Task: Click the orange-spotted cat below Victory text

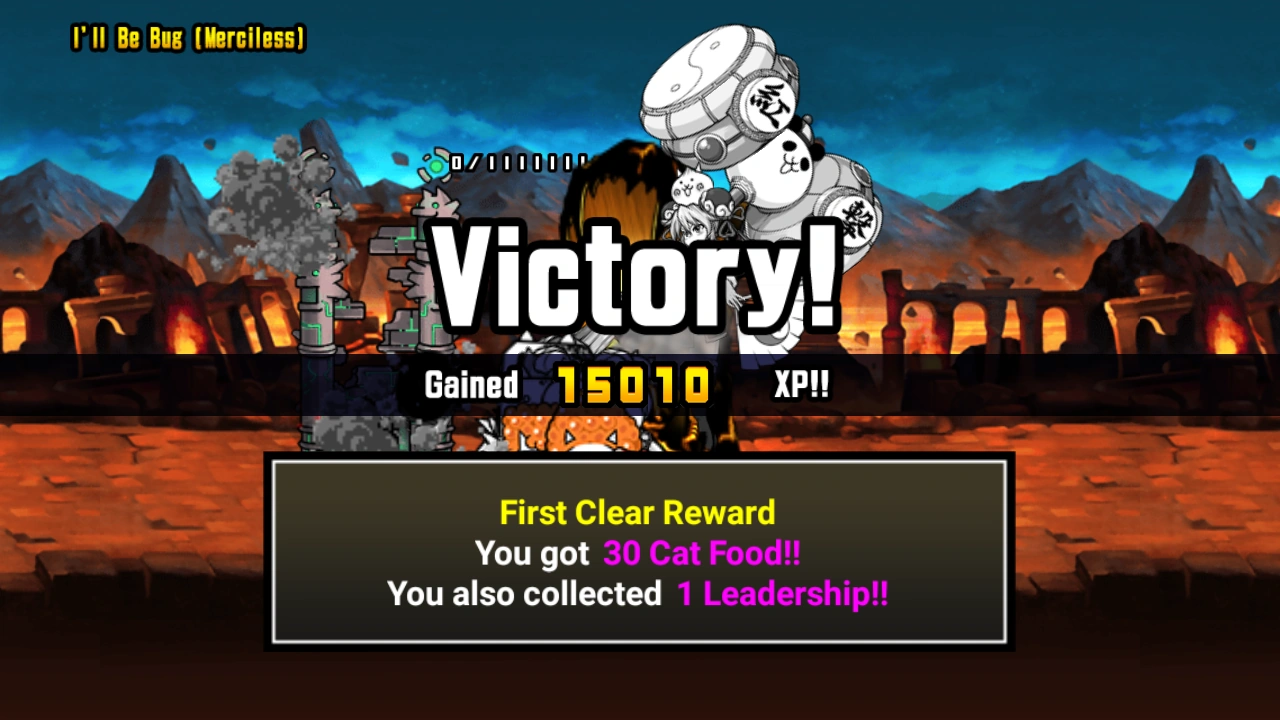Action: coord(590,430)
